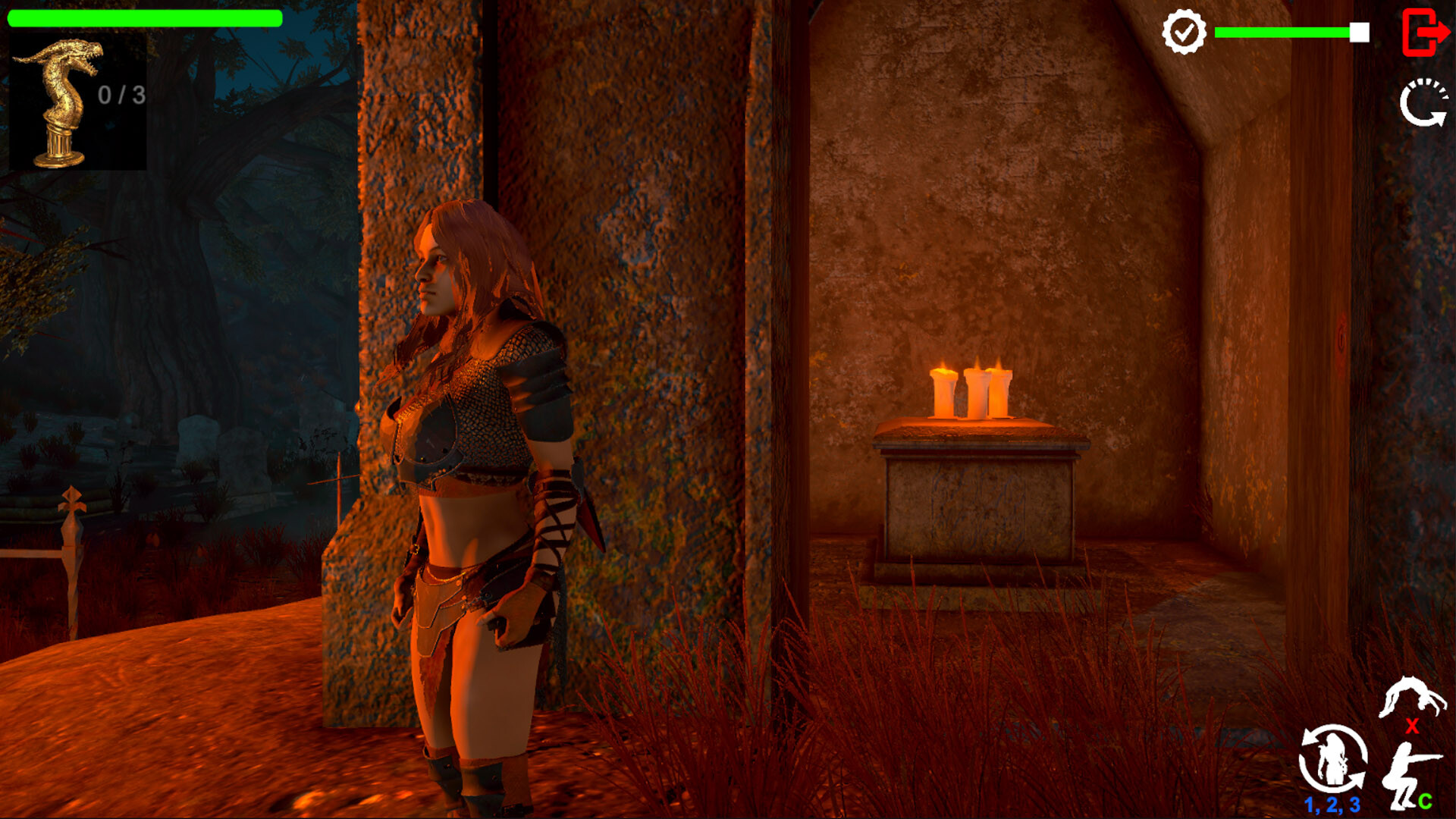Toggle the checkmark completion badge

tap(1184, 32)
